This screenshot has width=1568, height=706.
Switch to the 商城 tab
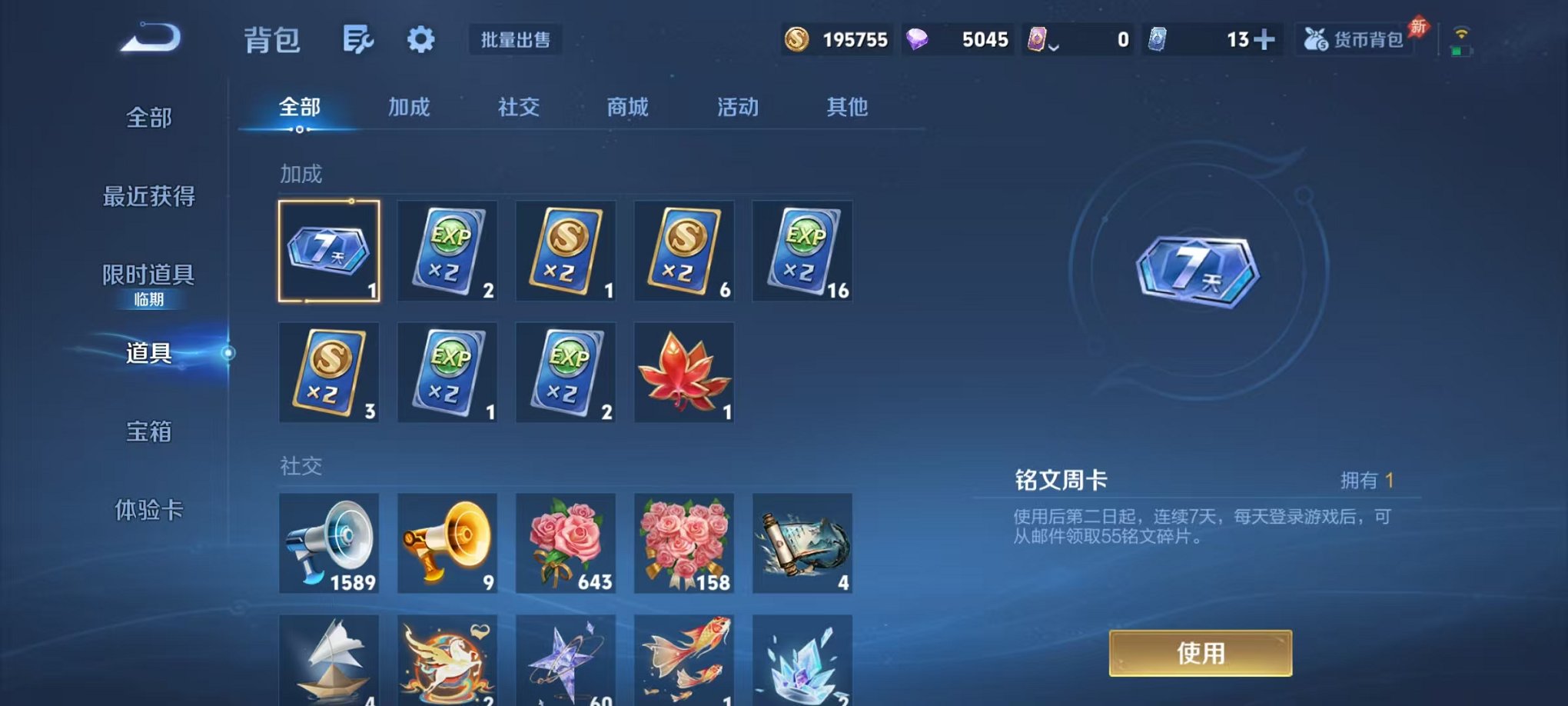[x=626, y=108]
